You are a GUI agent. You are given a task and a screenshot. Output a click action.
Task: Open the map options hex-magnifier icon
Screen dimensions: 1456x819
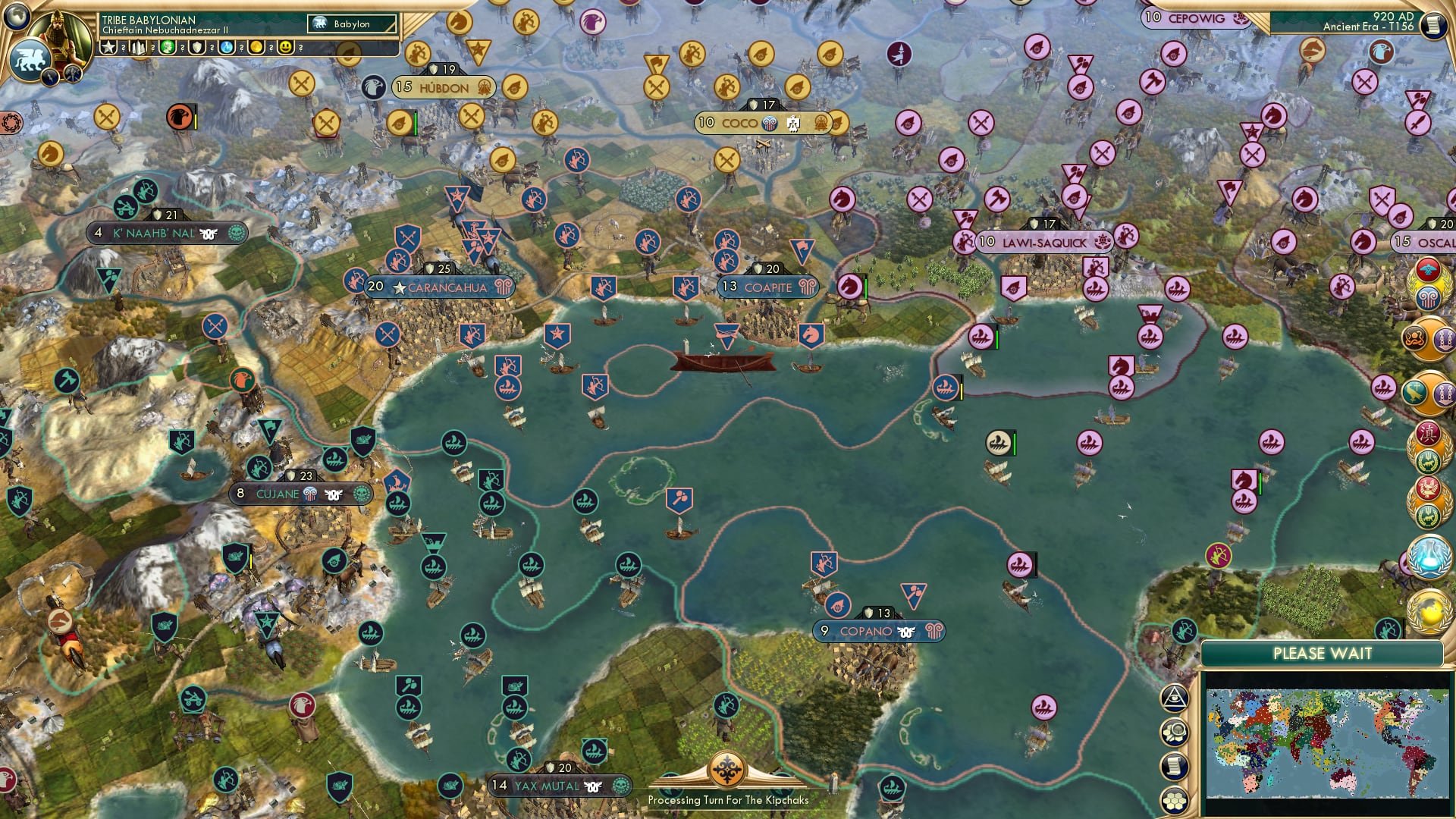tap(1174, 733)
